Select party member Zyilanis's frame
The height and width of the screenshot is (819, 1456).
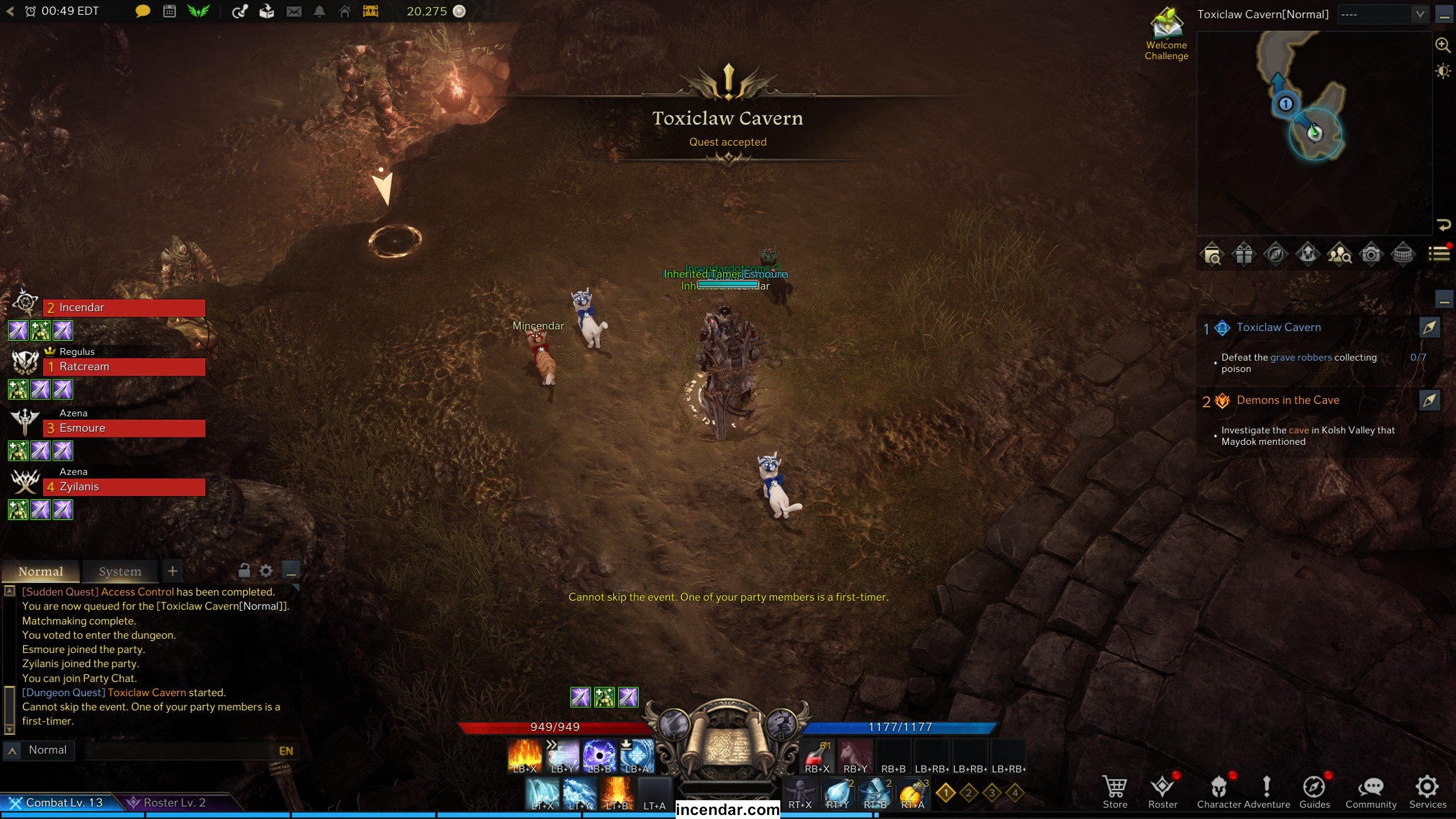point(124,487)
